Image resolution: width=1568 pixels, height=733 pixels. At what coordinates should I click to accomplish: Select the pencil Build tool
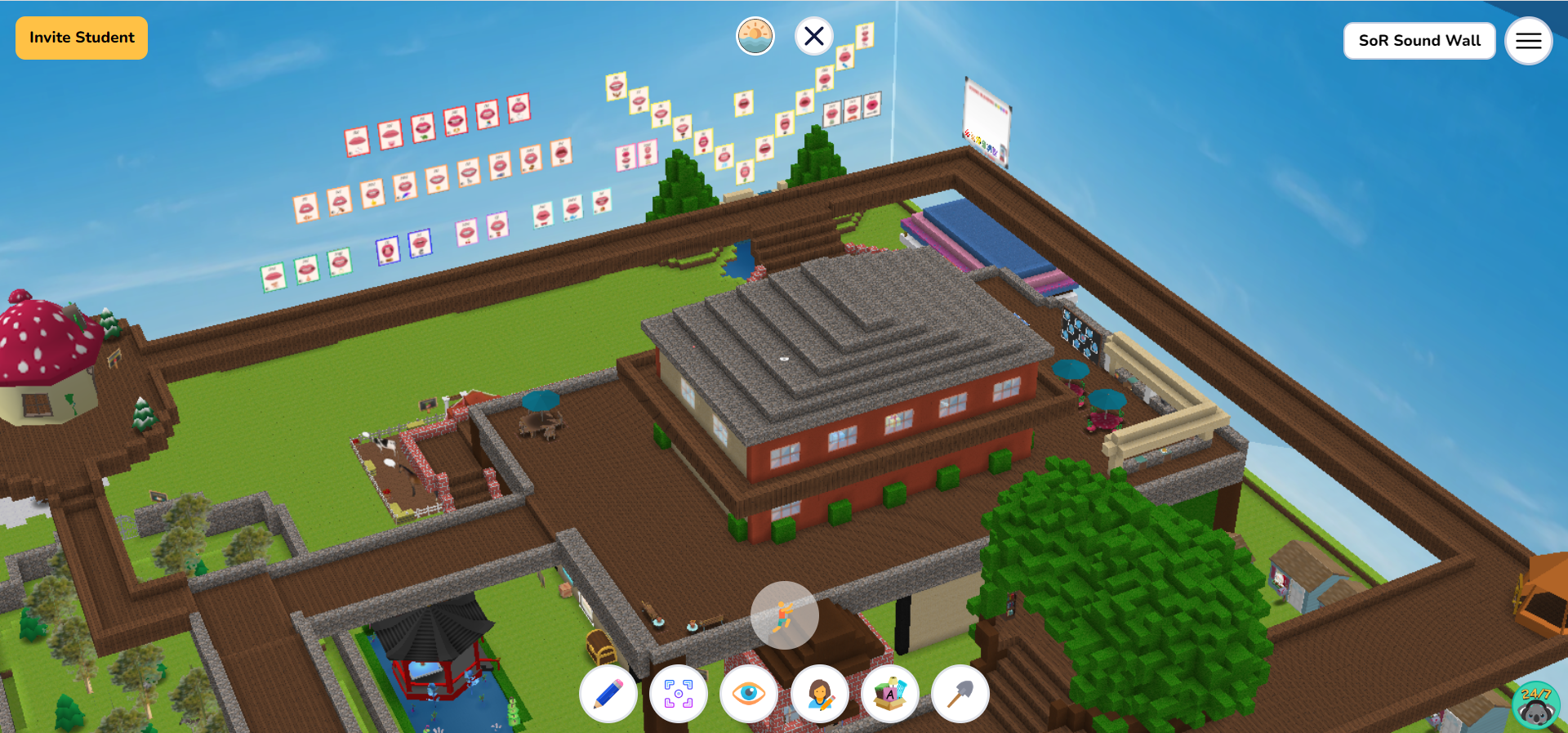pyautogui.click(x=608, y=694)
